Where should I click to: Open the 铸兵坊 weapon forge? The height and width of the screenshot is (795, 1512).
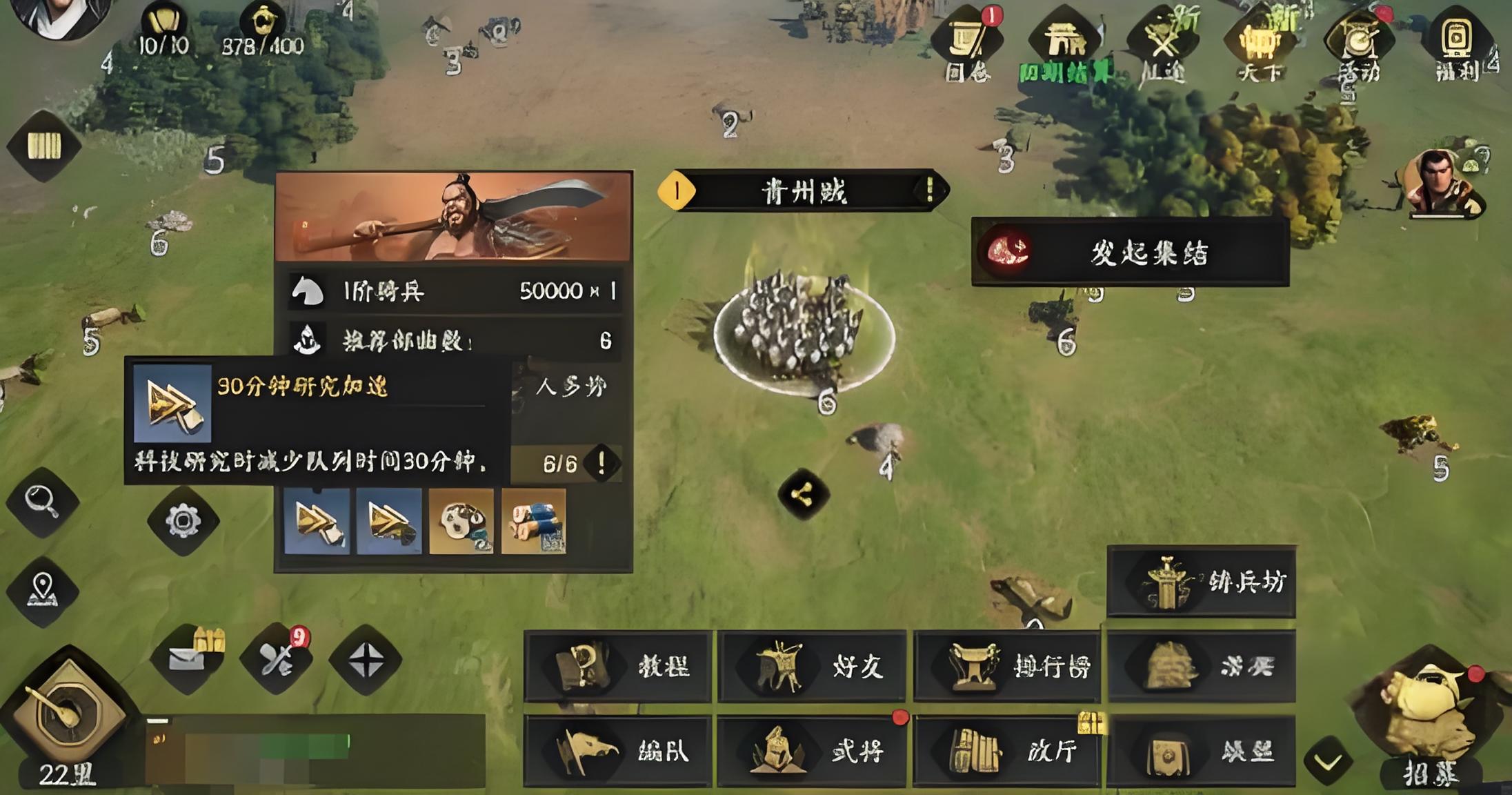1201,582
